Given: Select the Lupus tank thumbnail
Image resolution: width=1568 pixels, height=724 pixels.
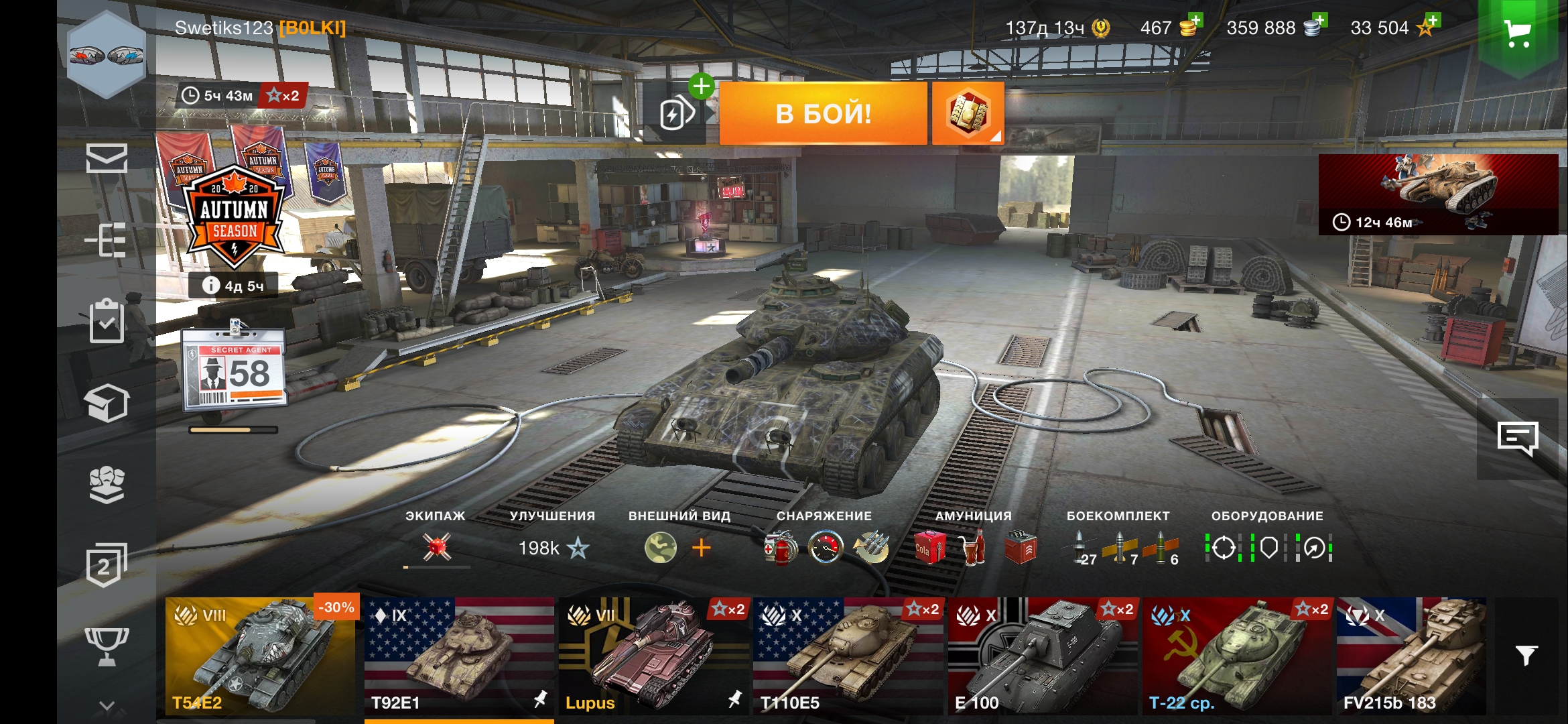Looking at the screenshot, I should [653, 656].
